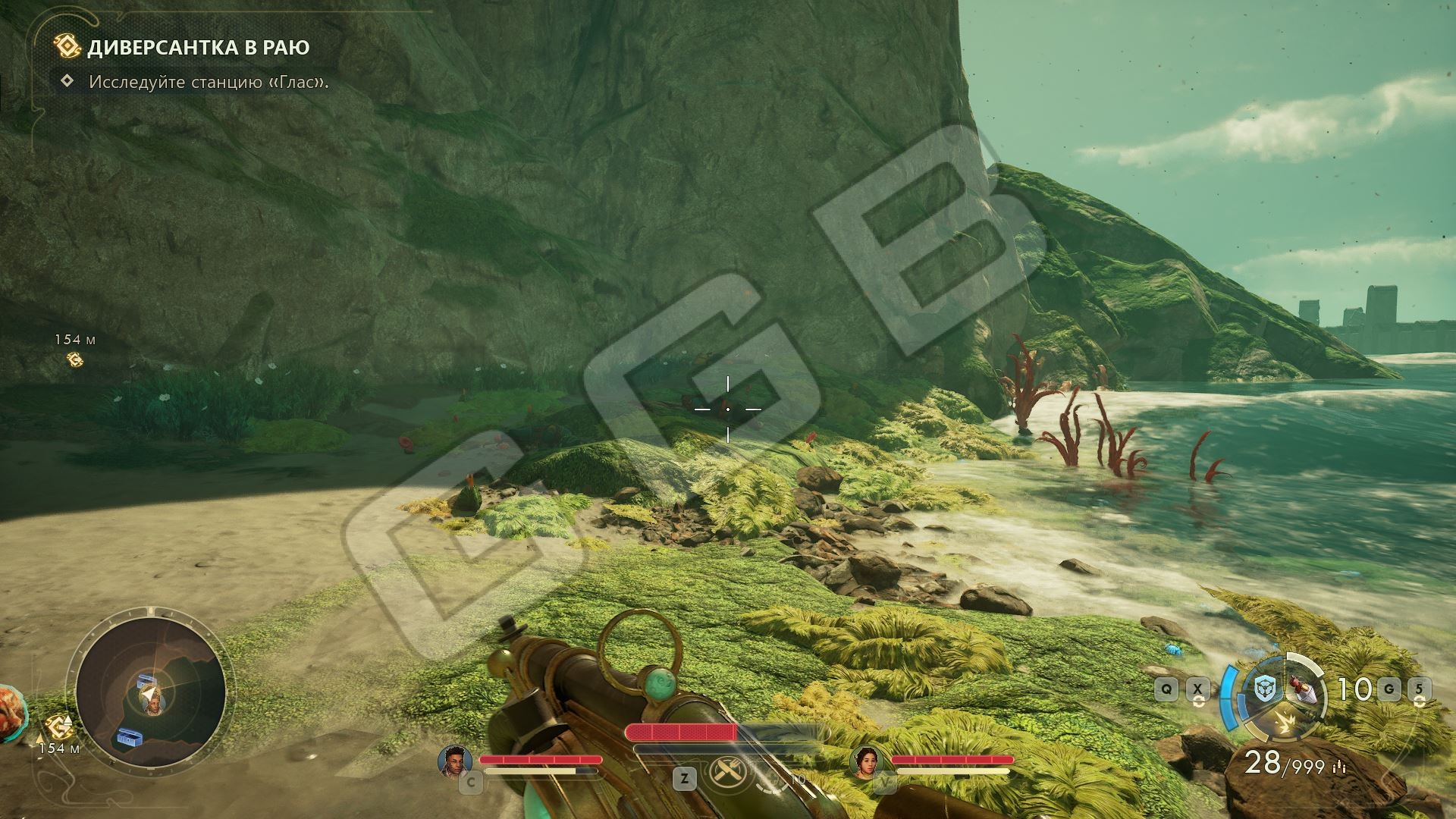Select the left companion portrait with dark hair
Viewport: 1456px width, 819px height.
455,761
